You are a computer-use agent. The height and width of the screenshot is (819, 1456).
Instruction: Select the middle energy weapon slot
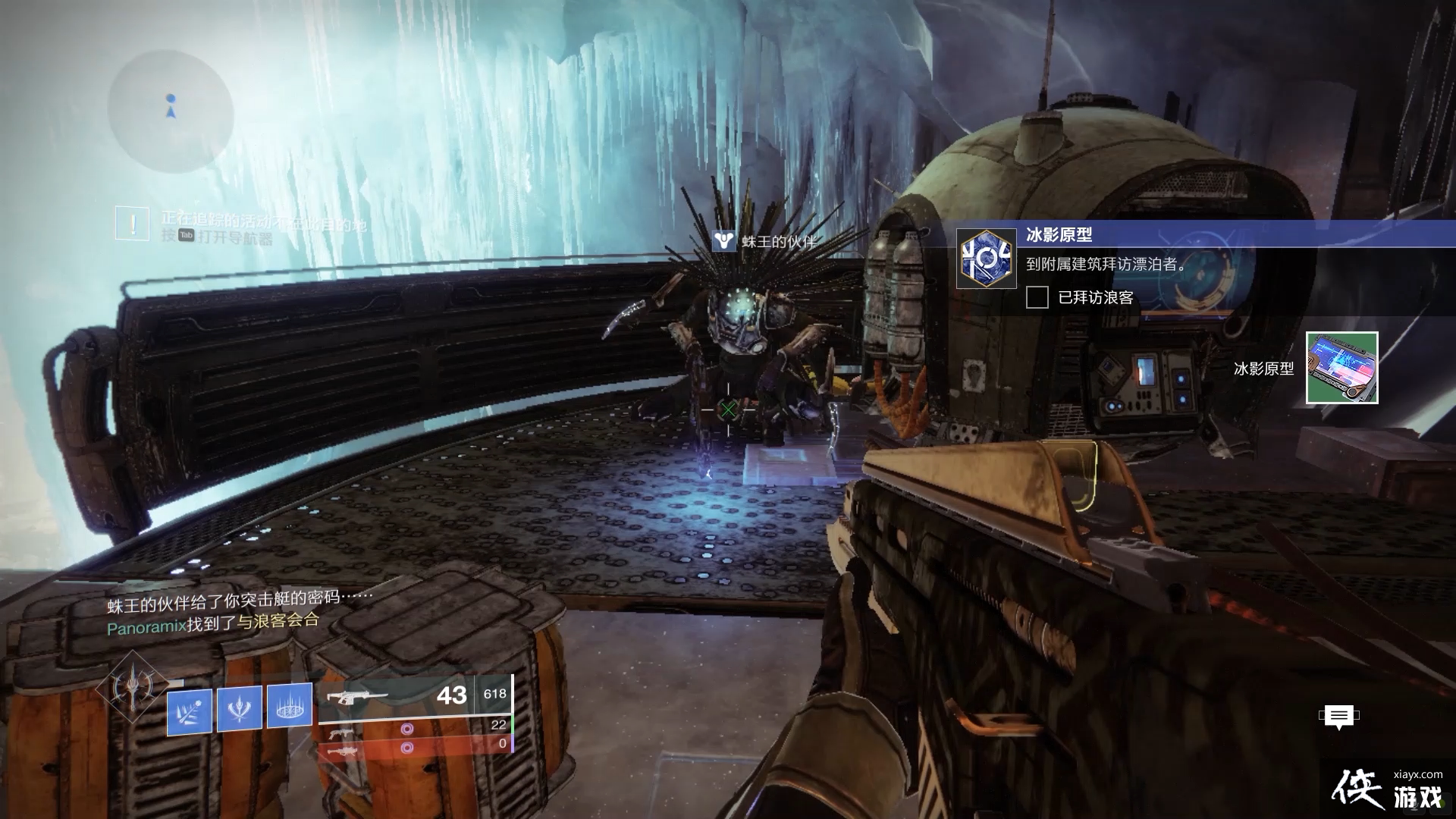click(416, 730)
